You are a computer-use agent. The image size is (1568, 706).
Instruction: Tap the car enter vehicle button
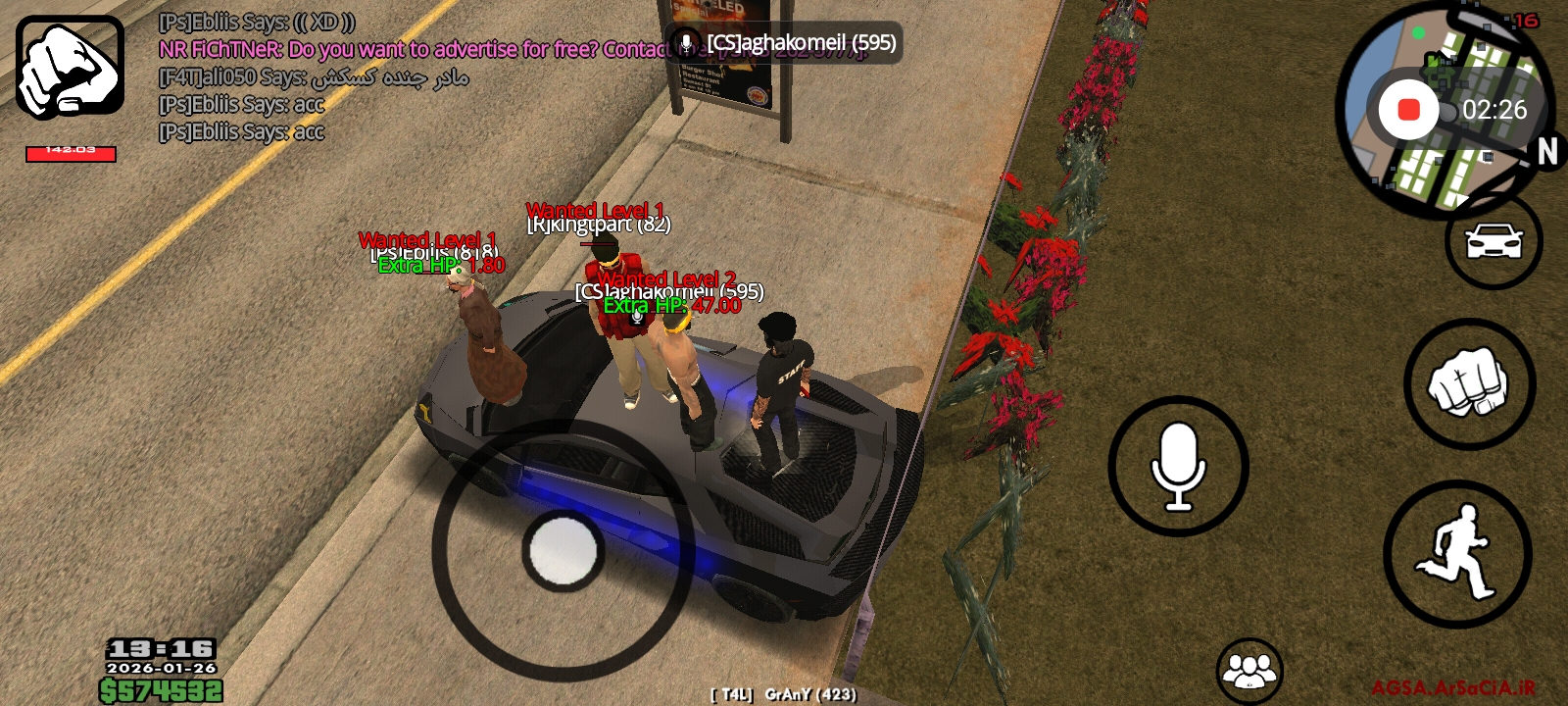click(1493, 241)
